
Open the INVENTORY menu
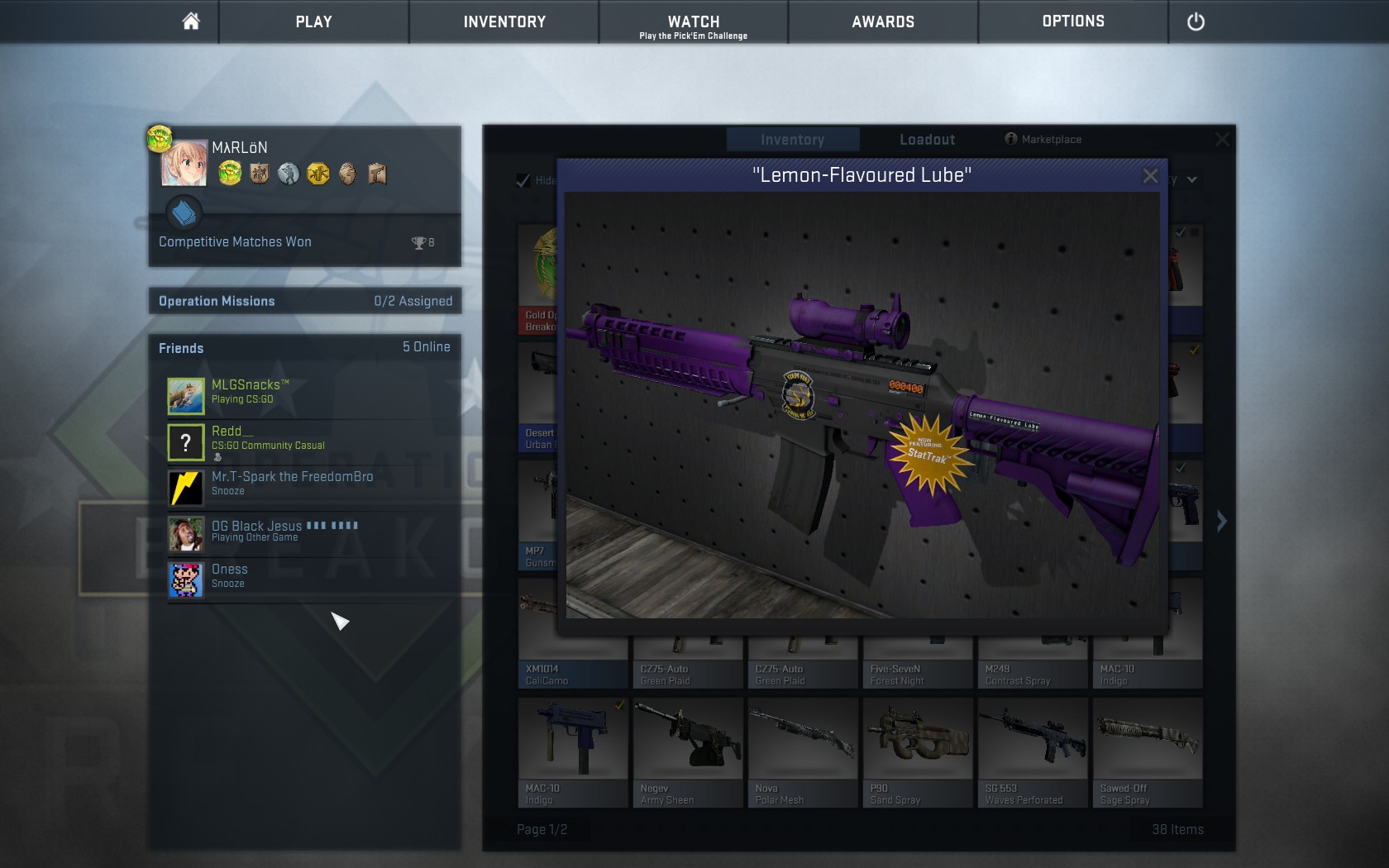504,21
